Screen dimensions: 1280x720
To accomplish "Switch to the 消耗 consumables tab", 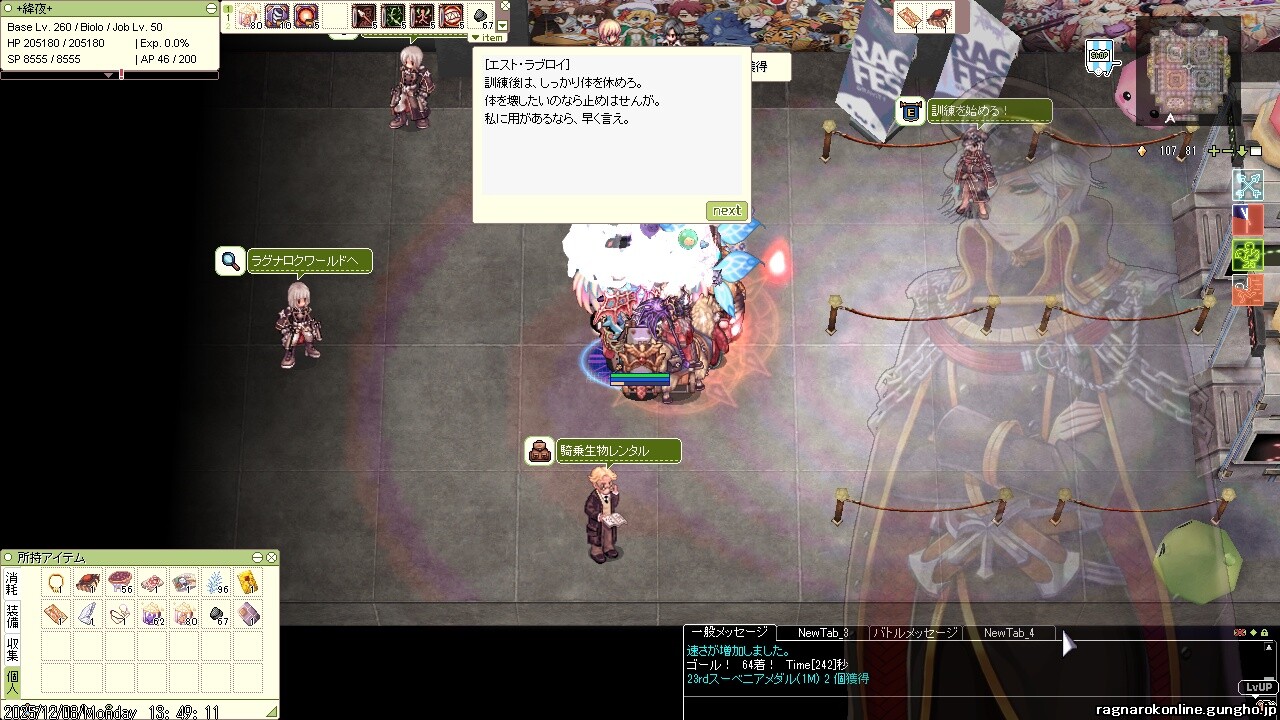I will [x=12, y=584].
